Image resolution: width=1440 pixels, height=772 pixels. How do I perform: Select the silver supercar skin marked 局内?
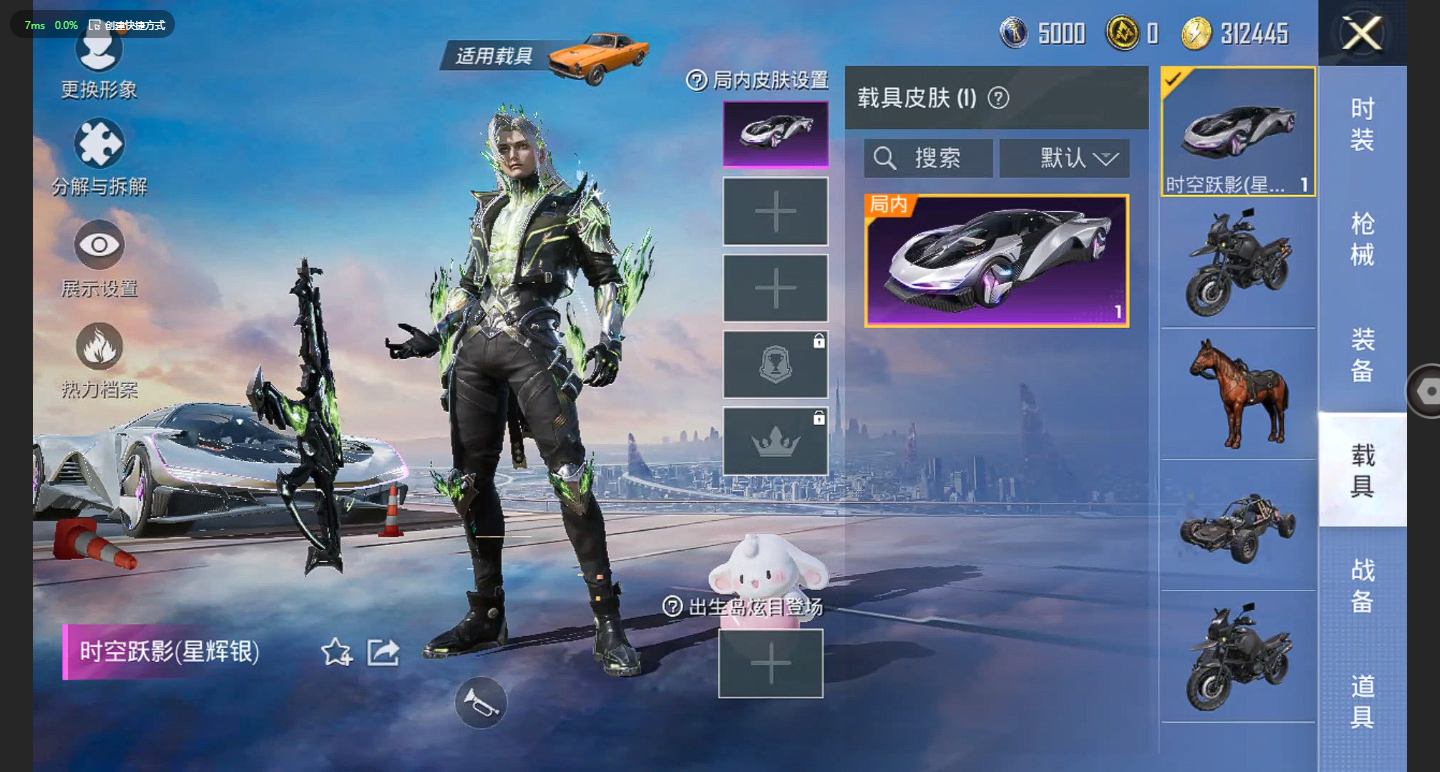coord(996,261)
